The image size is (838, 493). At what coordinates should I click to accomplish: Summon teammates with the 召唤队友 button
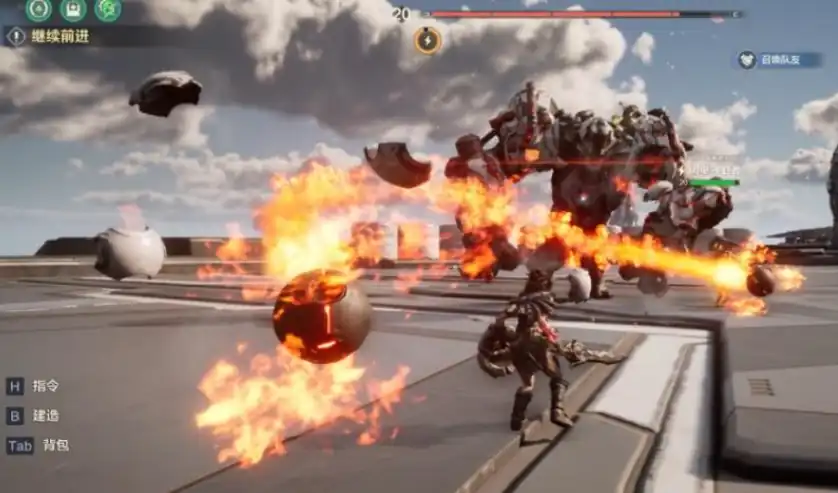(779, 60)
